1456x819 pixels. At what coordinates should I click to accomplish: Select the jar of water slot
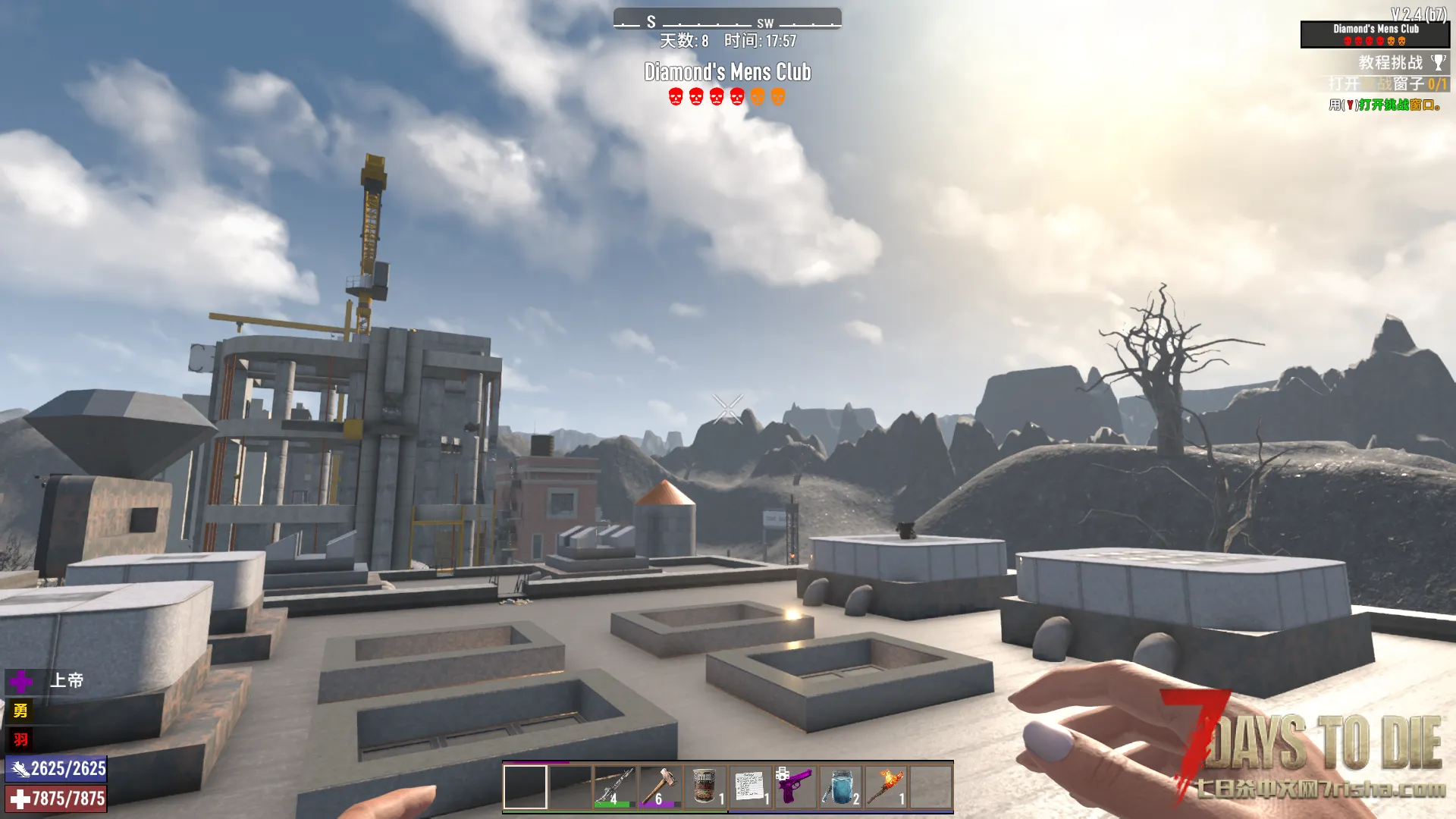point(840,786)
